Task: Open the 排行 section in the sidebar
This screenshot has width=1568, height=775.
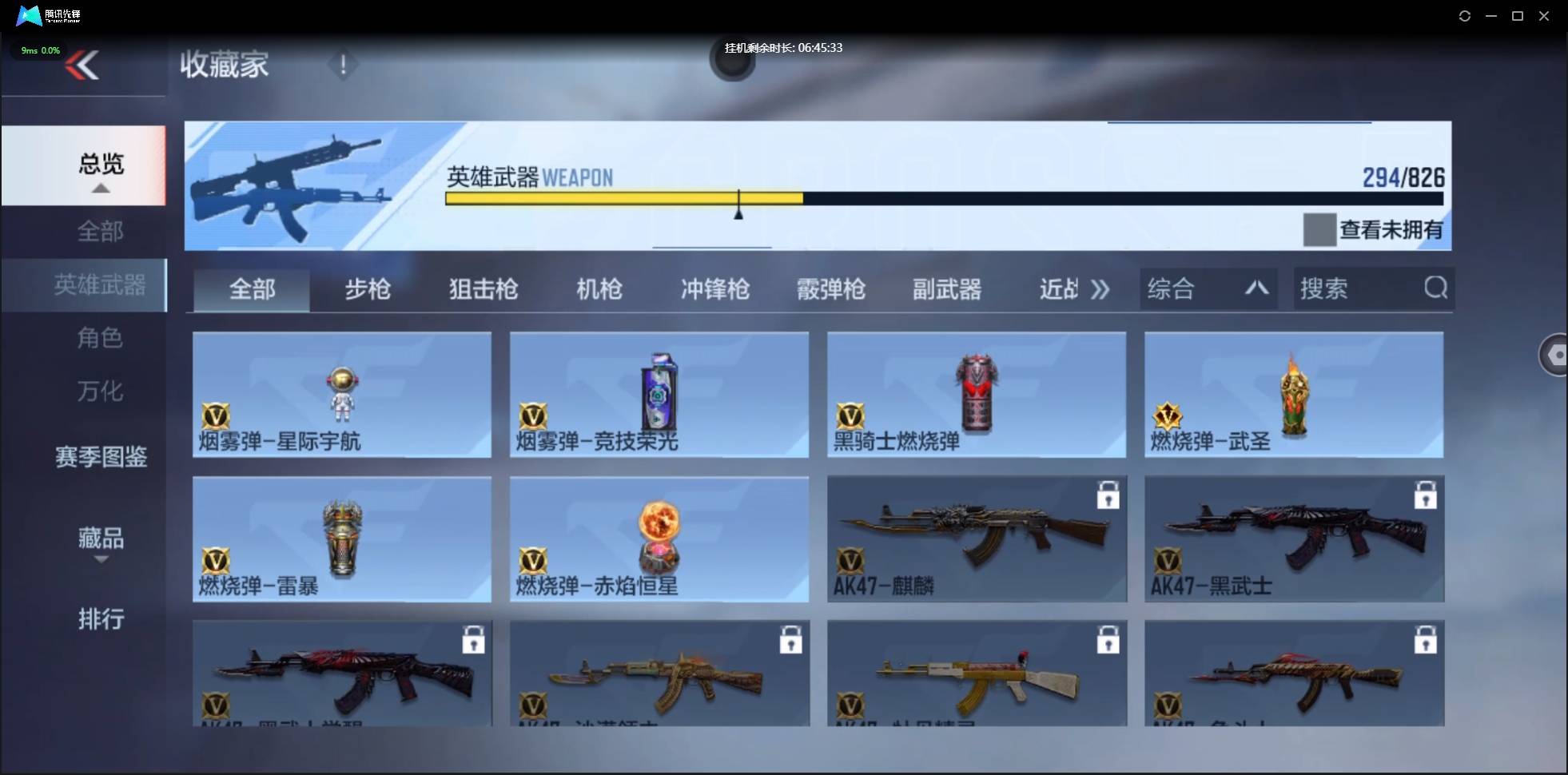Action: point(101,620)
